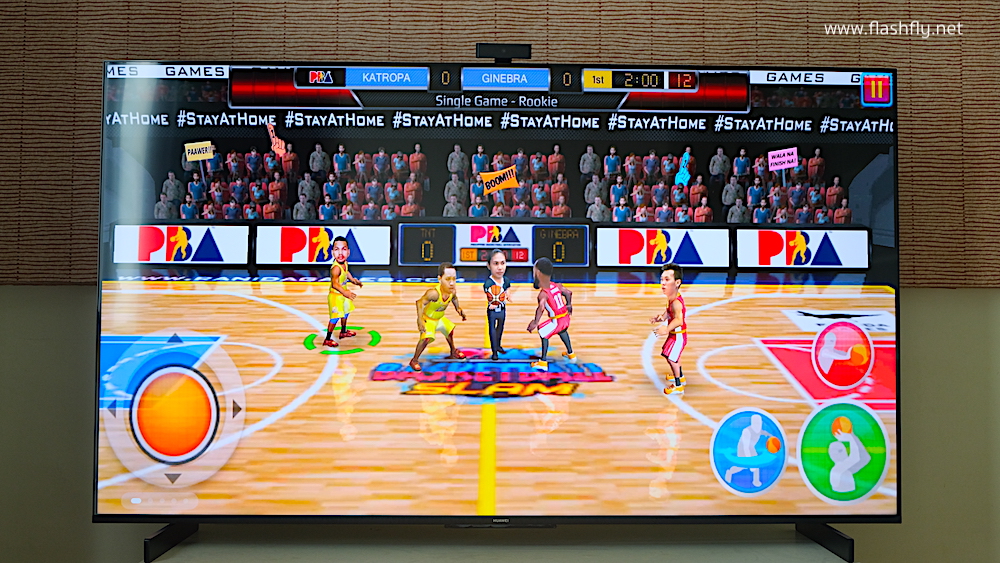1000x563 pixels.
Task: Click the orange virtual joystick knob
Action: (175, 413)
